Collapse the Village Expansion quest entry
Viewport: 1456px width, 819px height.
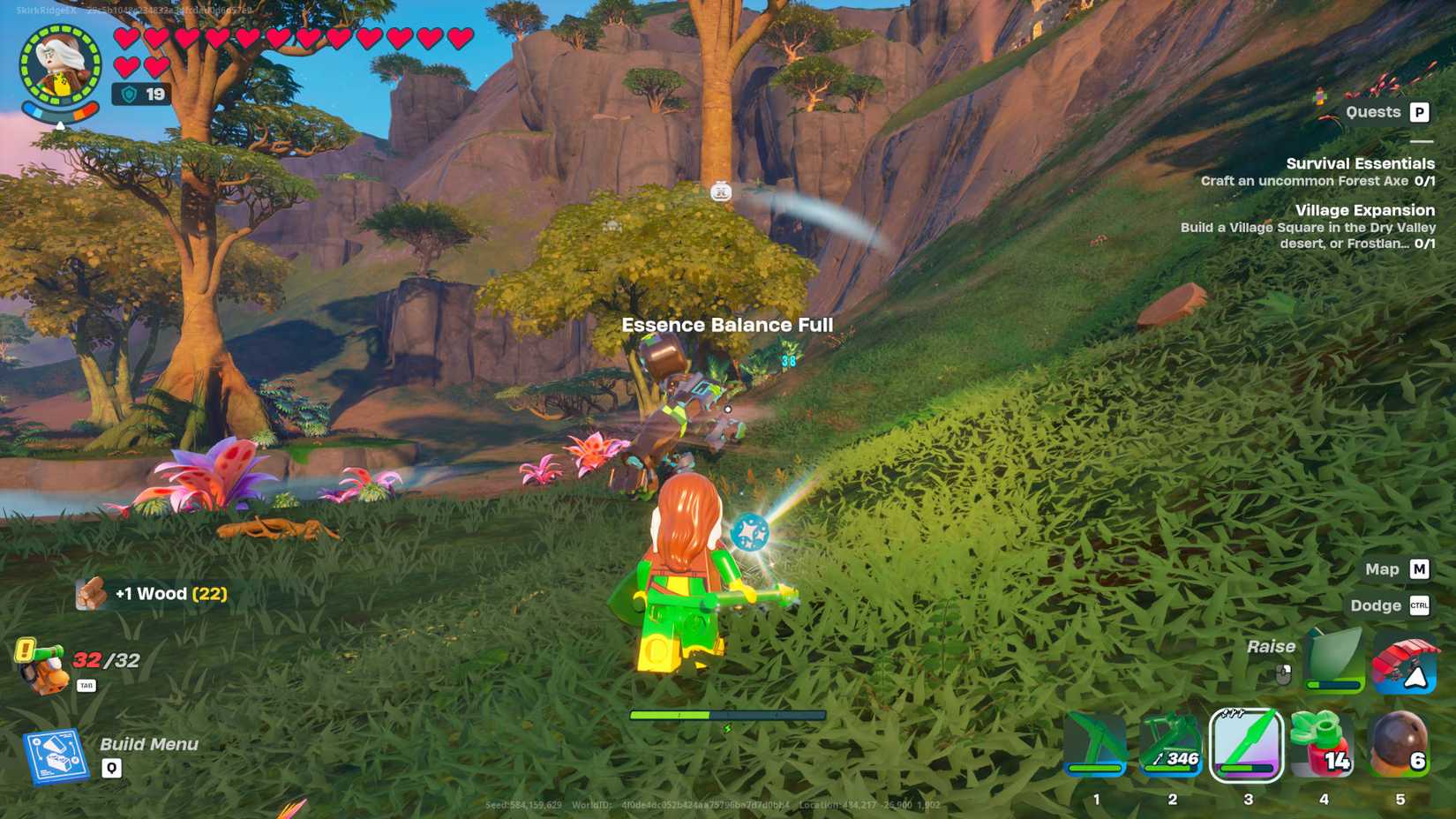coord(1364,210)
